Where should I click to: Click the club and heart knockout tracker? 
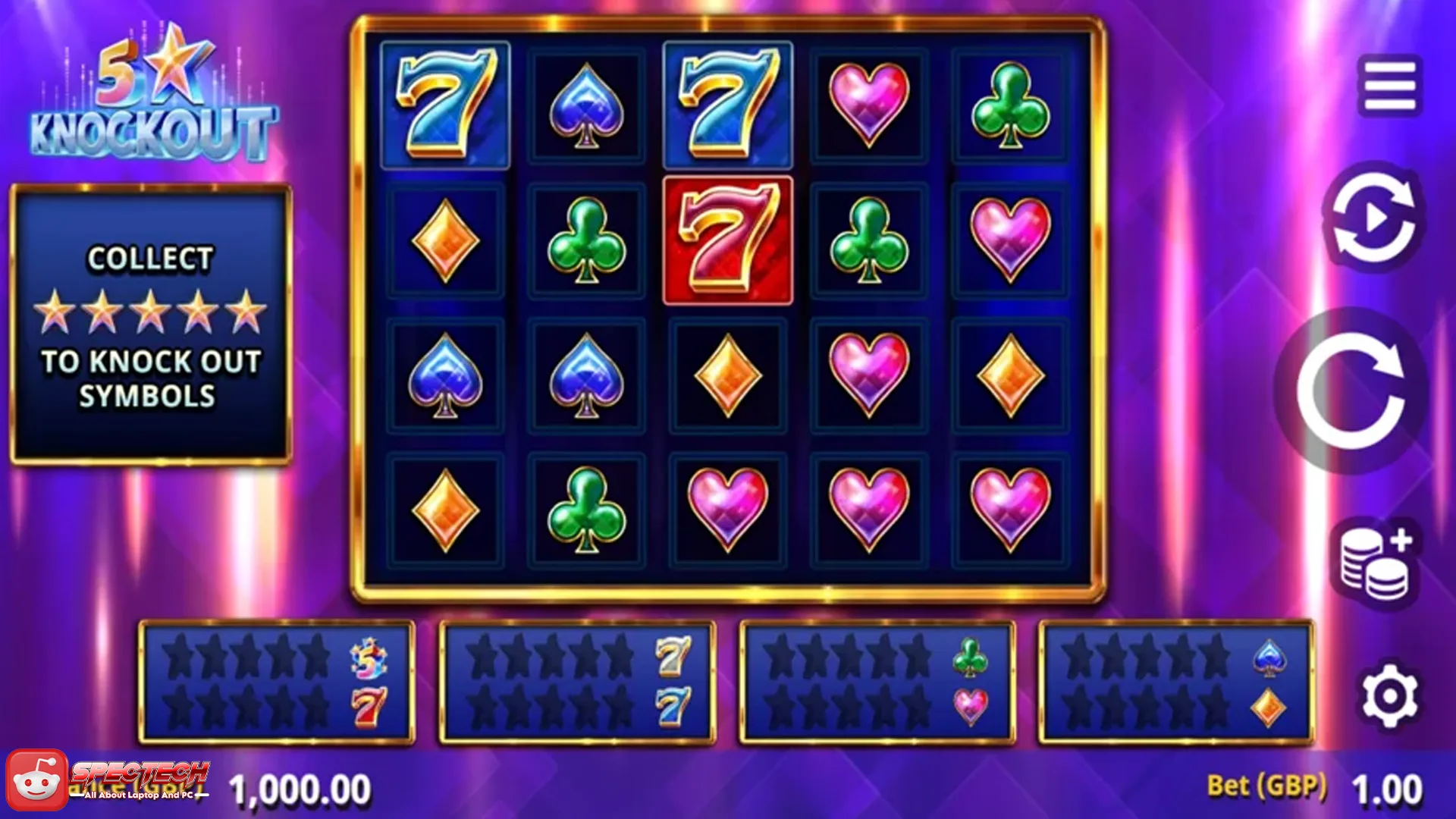point(876,679)
